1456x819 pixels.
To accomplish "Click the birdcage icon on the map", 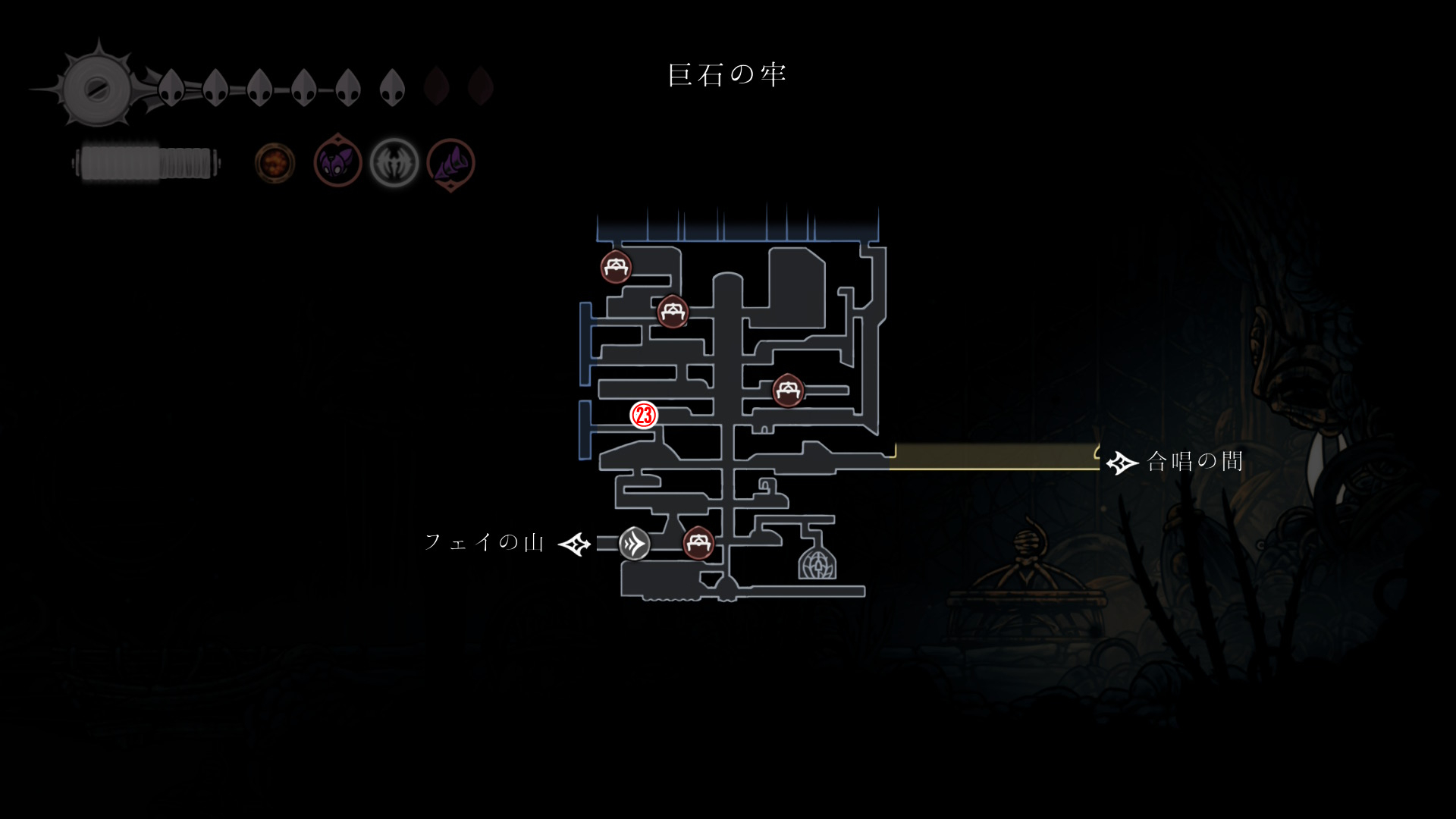I will [817, 563].
